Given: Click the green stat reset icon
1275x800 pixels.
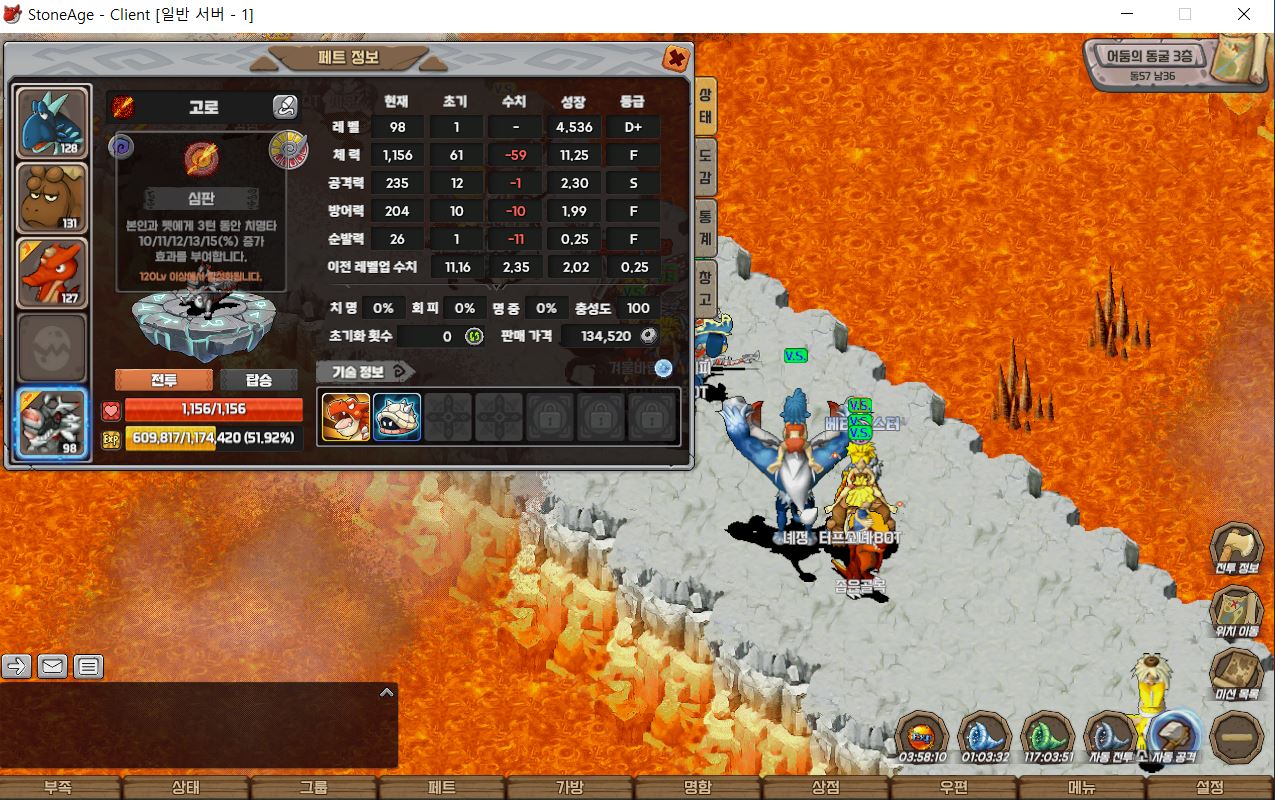Looking at the screenshot, I should tap(474, 336).
